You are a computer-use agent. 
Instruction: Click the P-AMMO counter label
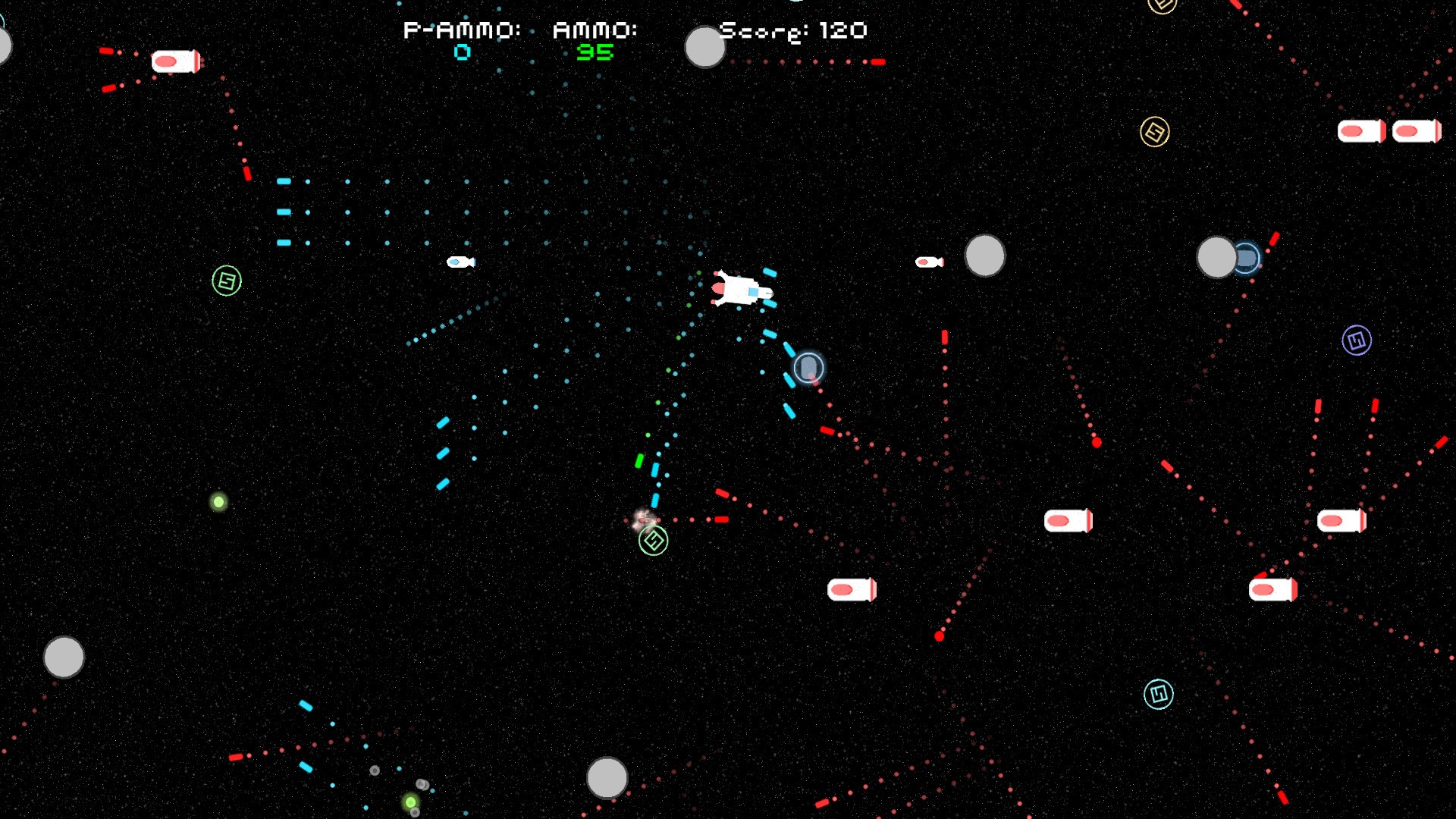(461, 31)
